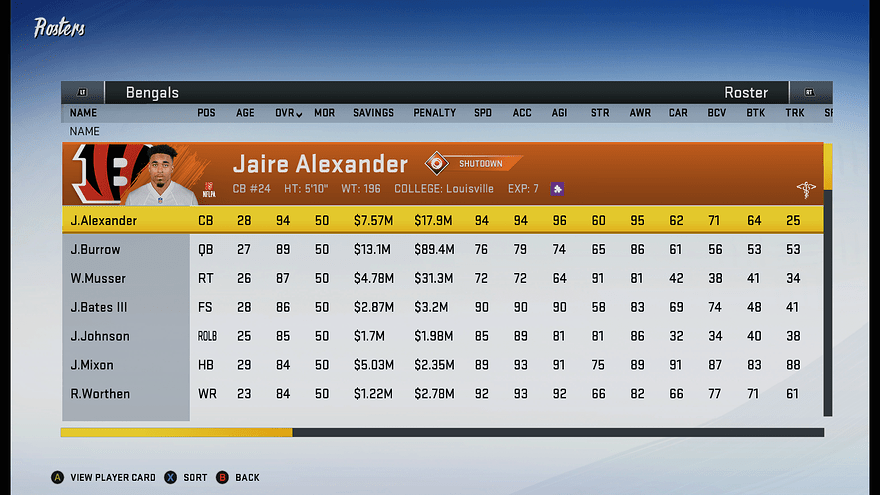Select J.Burrow quarterback row
The width and height of the screenshot is (880, 495).
(95, 249)
